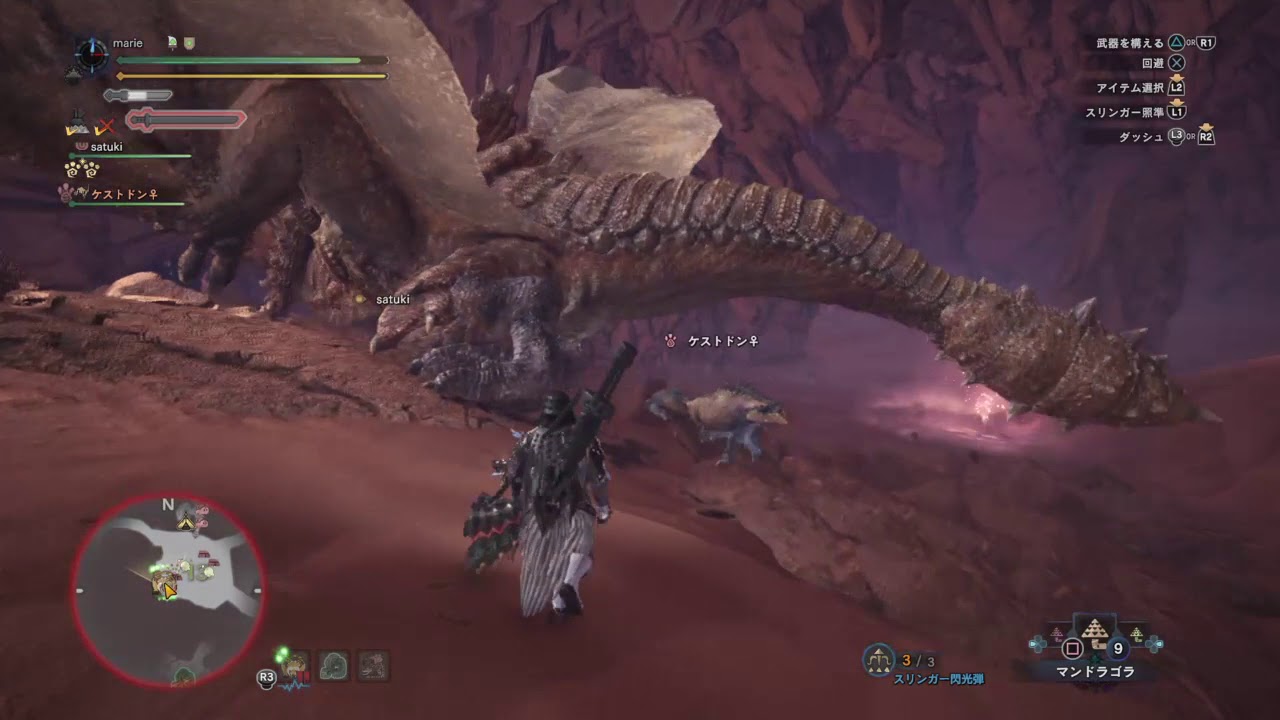Toggle the shield buff icon beside marie
1280x720 pixels.
click(187, 43)
